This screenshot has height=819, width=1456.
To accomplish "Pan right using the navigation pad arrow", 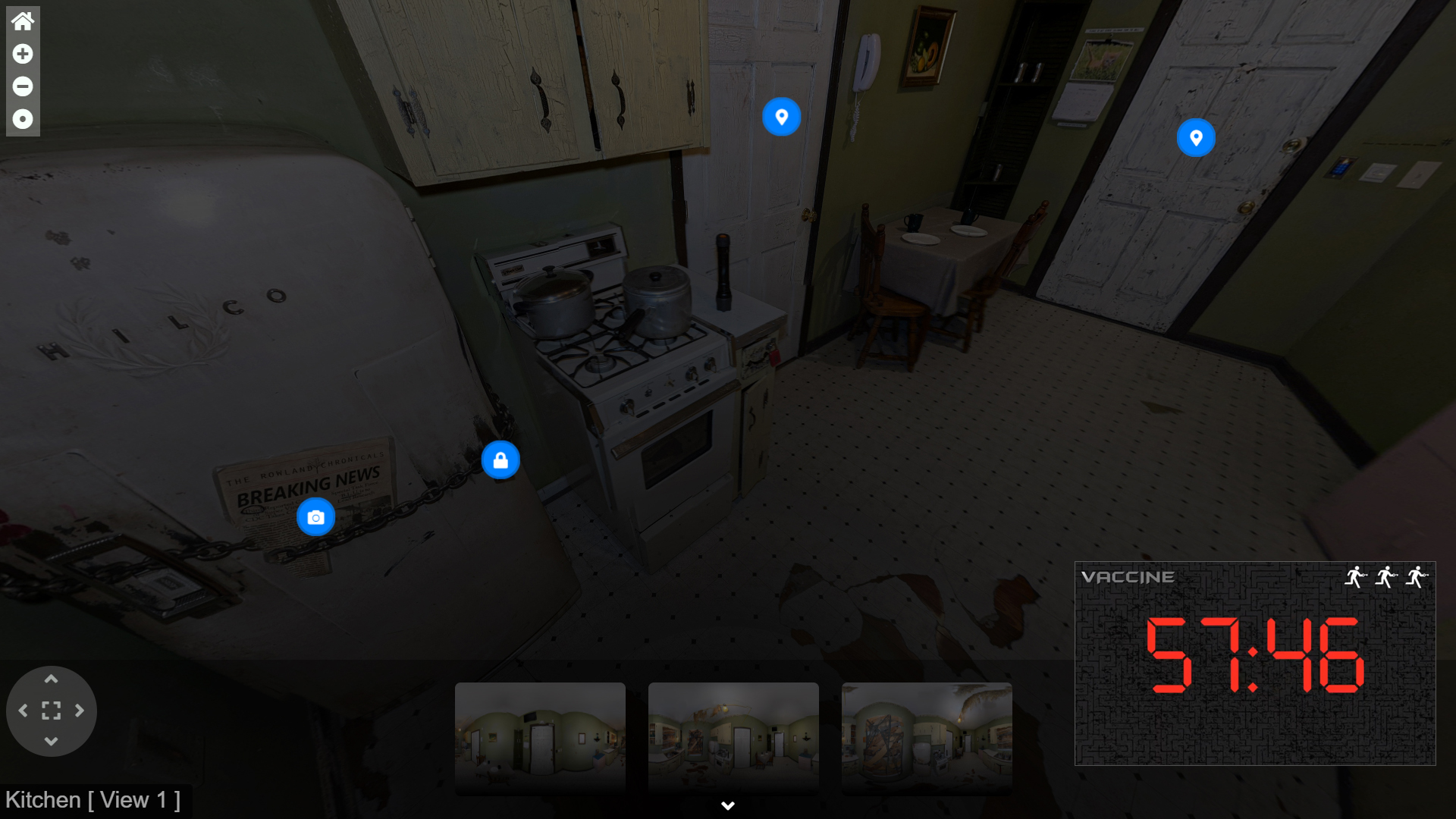I will click(80, 711).
